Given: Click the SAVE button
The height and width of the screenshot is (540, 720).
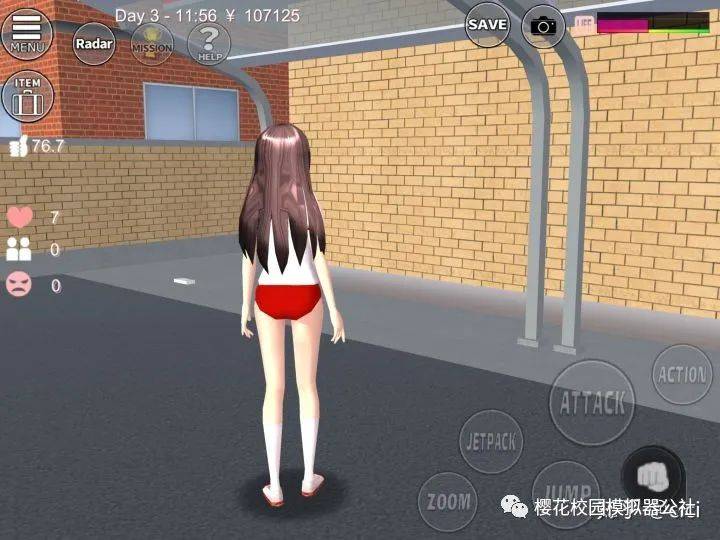Looking at the screenshot, I should tap(487, 24).
